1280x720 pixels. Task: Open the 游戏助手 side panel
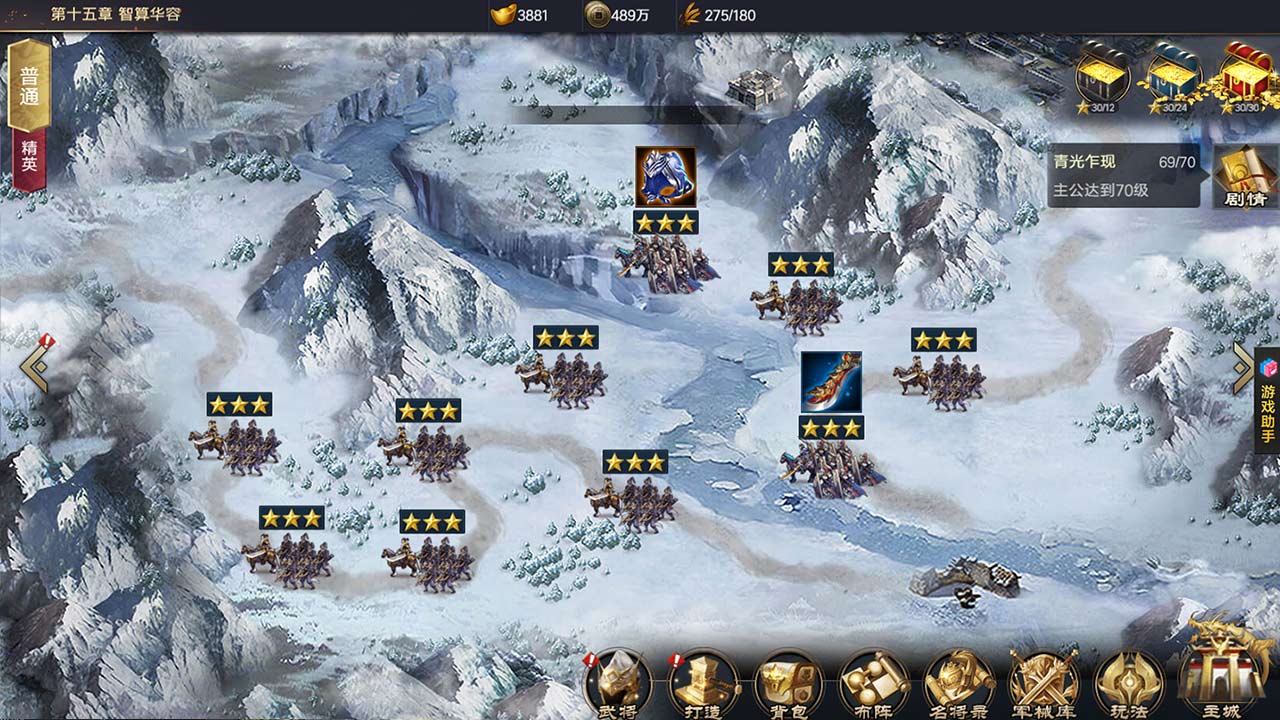pos(1267,402)
